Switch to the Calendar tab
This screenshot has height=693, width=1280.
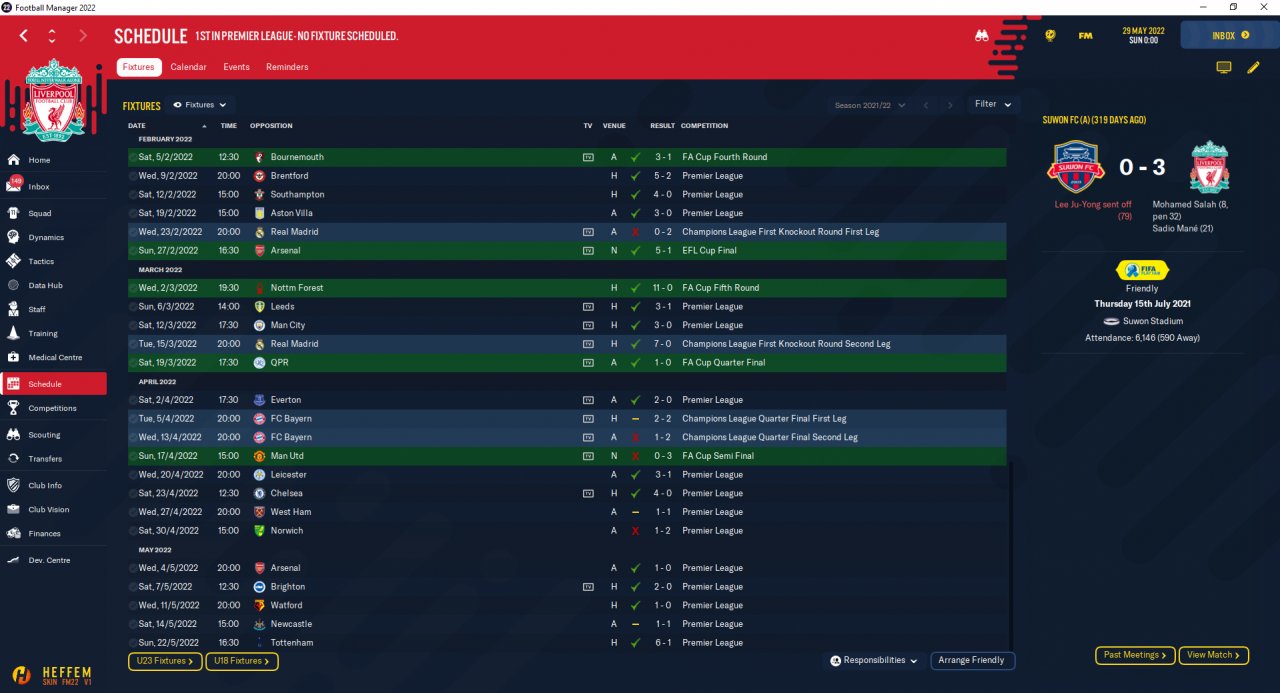(x=188, y=67)
